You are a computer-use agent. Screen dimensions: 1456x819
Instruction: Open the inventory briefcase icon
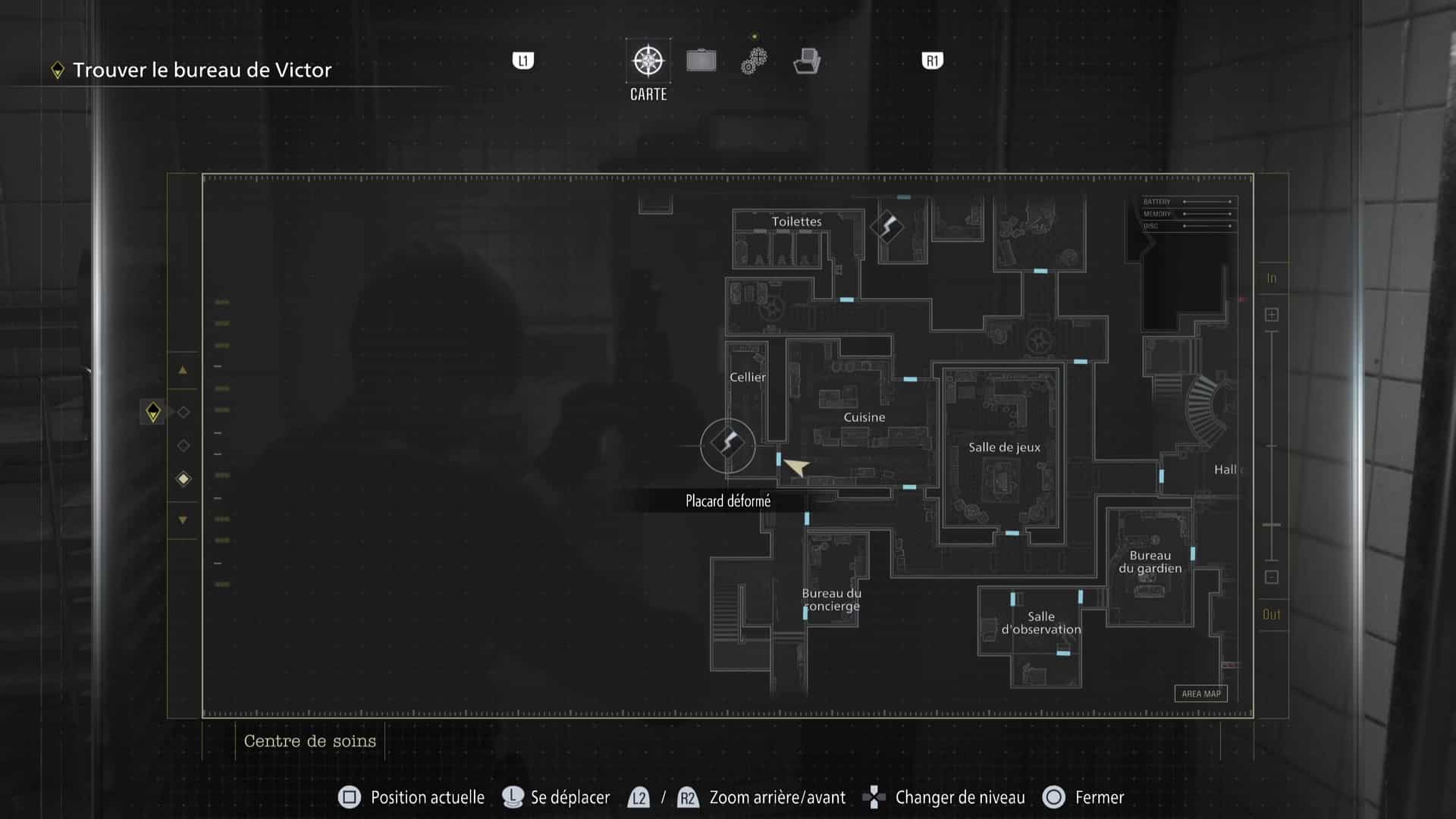[x=701, y=60]
